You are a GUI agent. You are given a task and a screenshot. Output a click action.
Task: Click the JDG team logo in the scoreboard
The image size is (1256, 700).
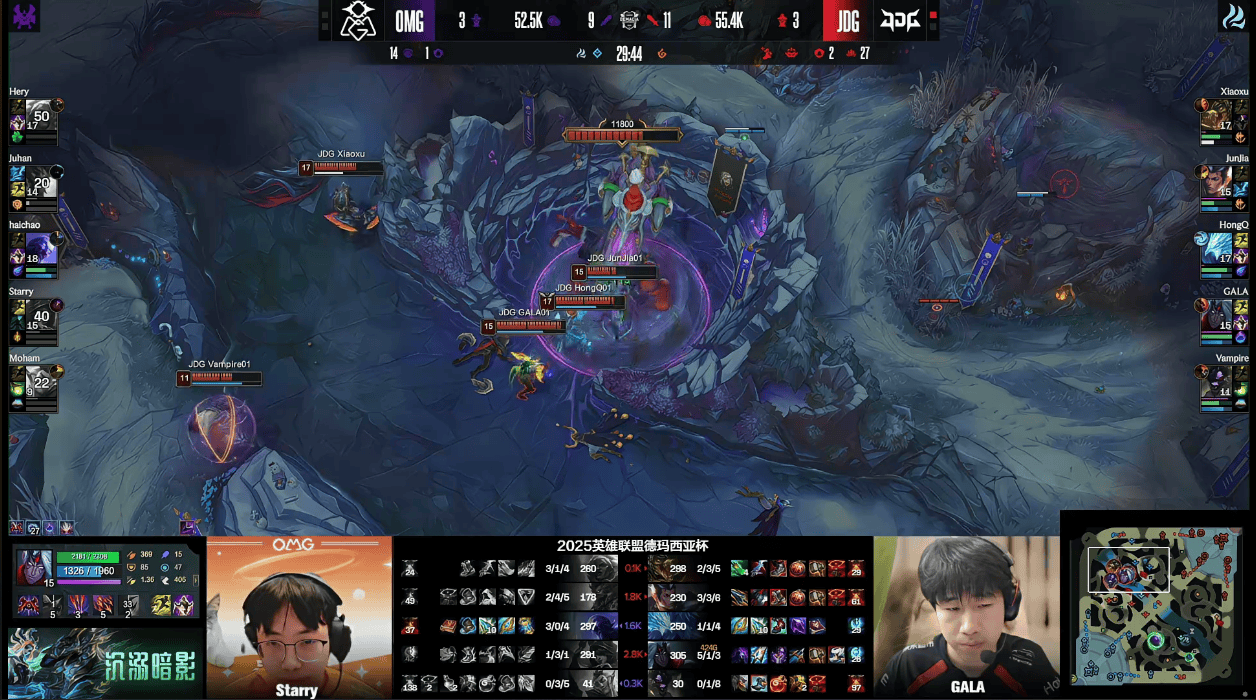[x=900, y=20]
